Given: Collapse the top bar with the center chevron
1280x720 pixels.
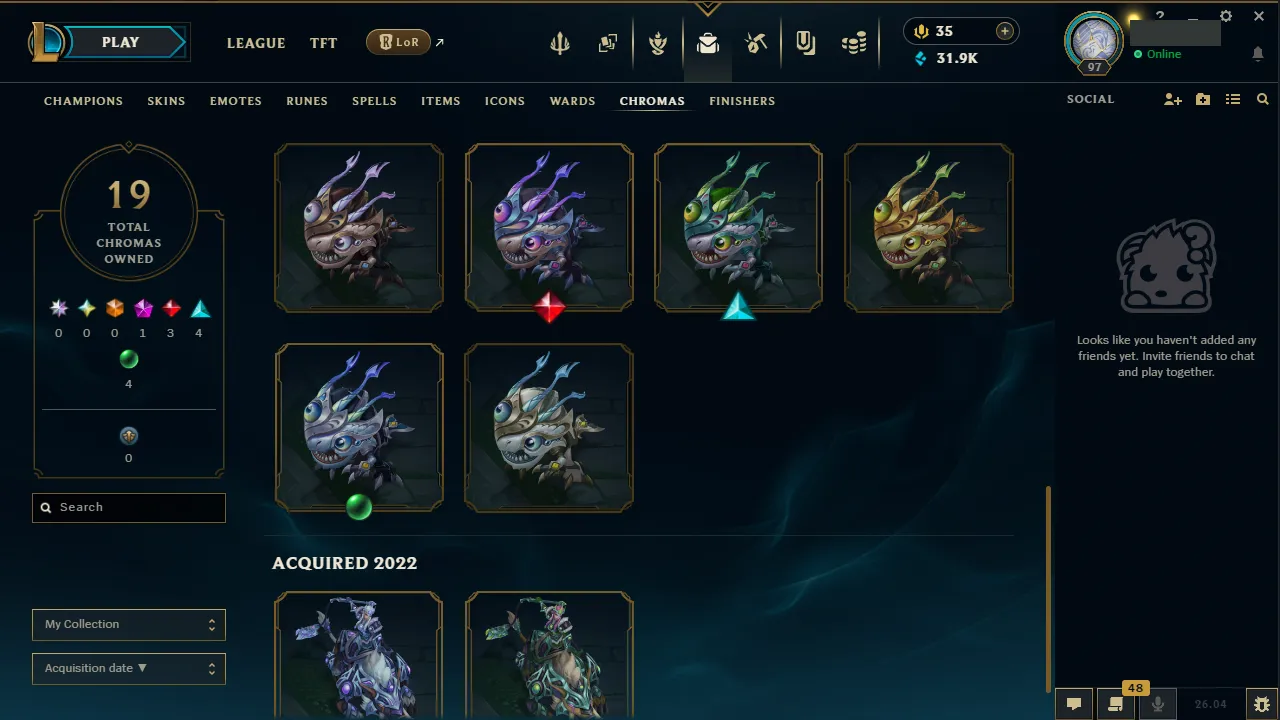Looking at the screenshot, I should (x=708, y=5).
